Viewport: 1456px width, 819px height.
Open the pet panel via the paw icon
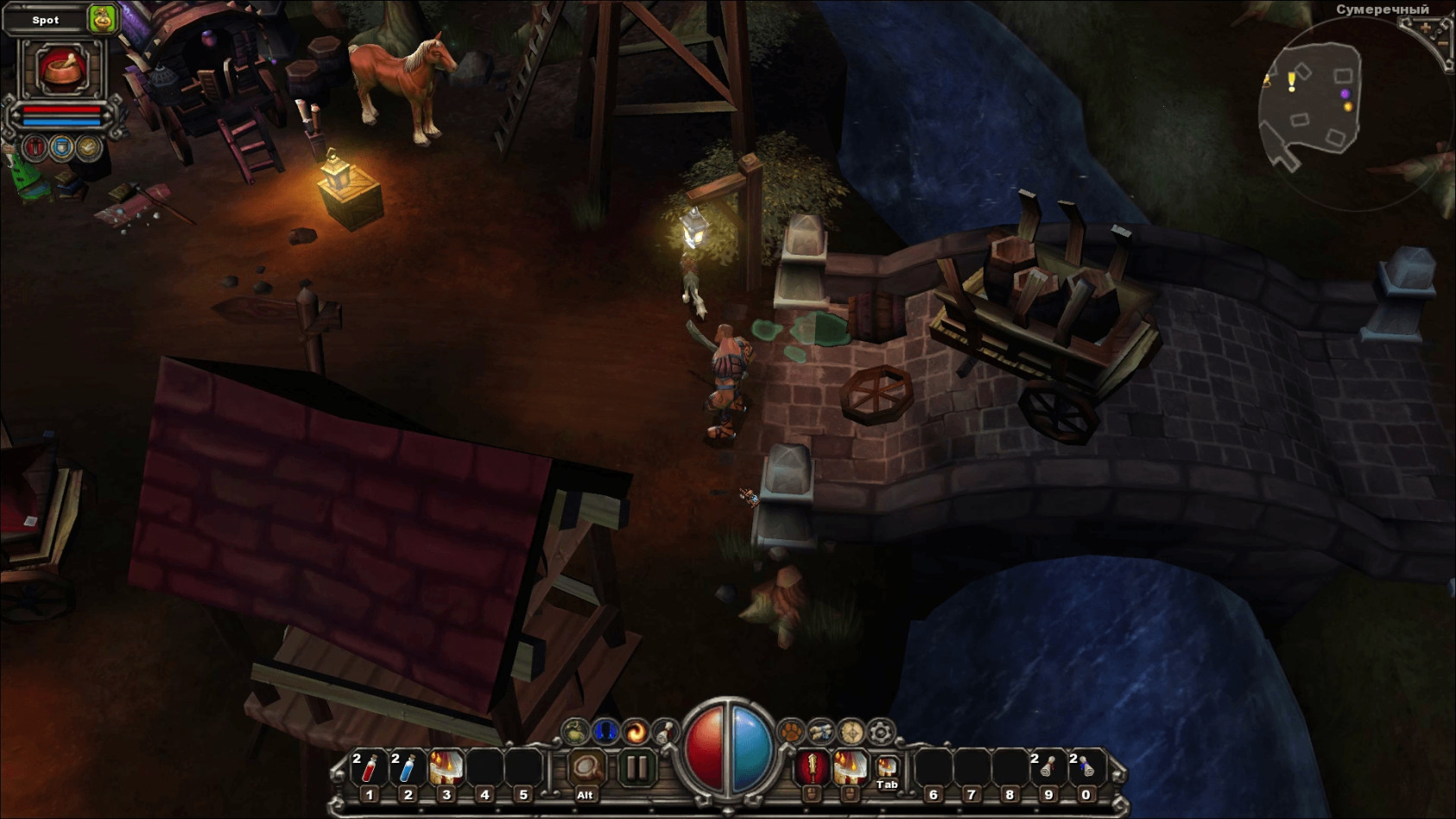click(x=791, y=733)
